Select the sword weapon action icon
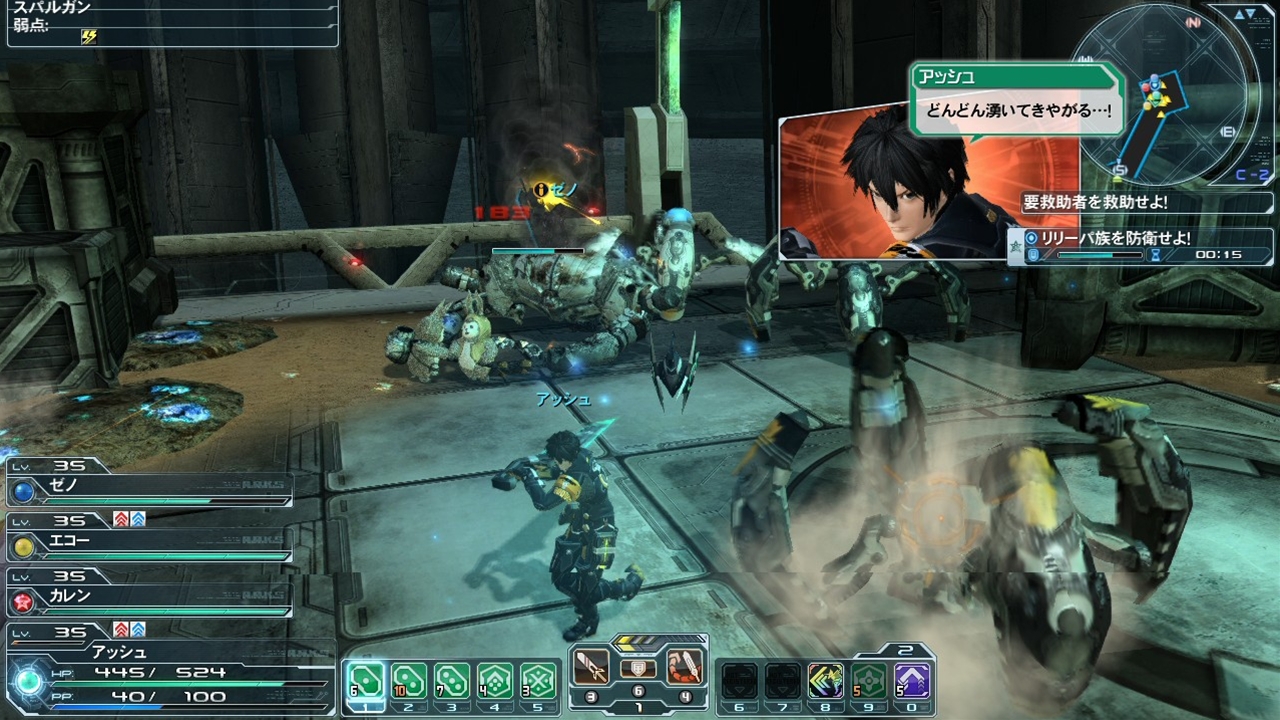 [593, 667]
